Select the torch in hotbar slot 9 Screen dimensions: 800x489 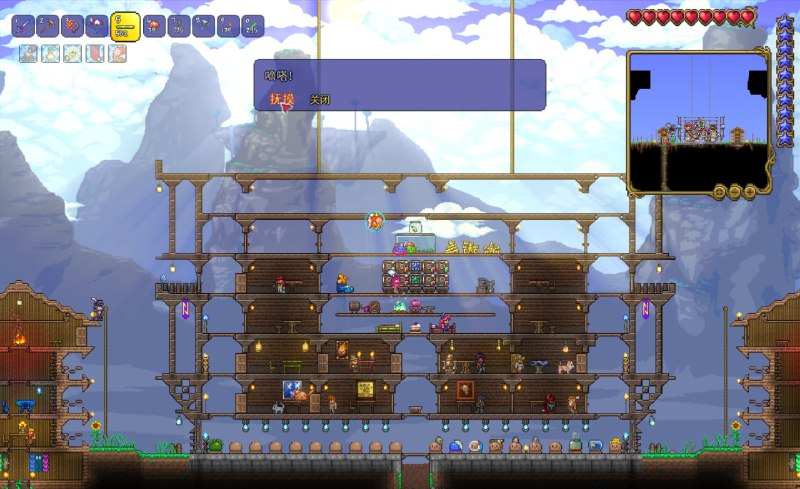228,24
